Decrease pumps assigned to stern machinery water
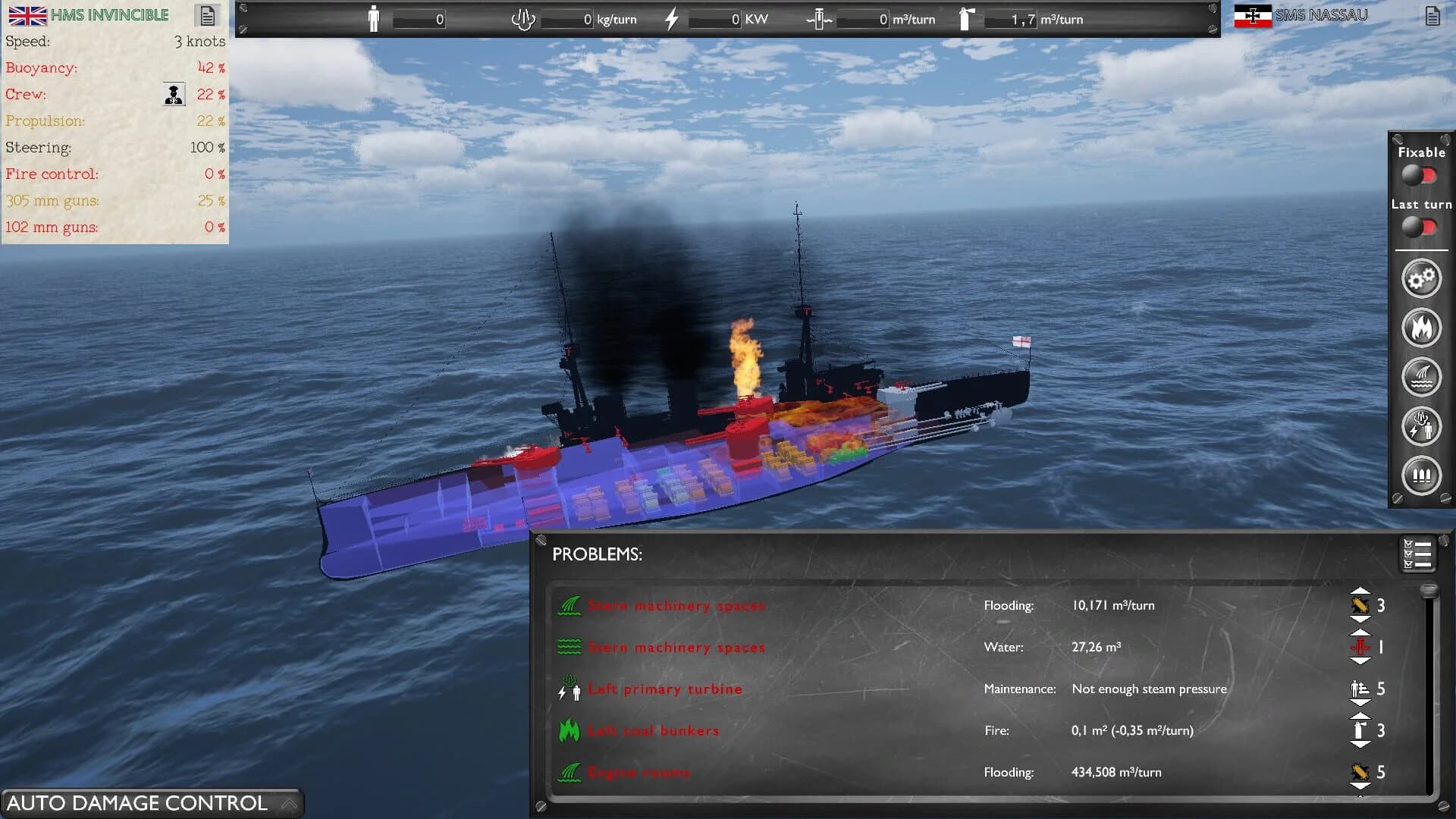 tap(1361, 660)
